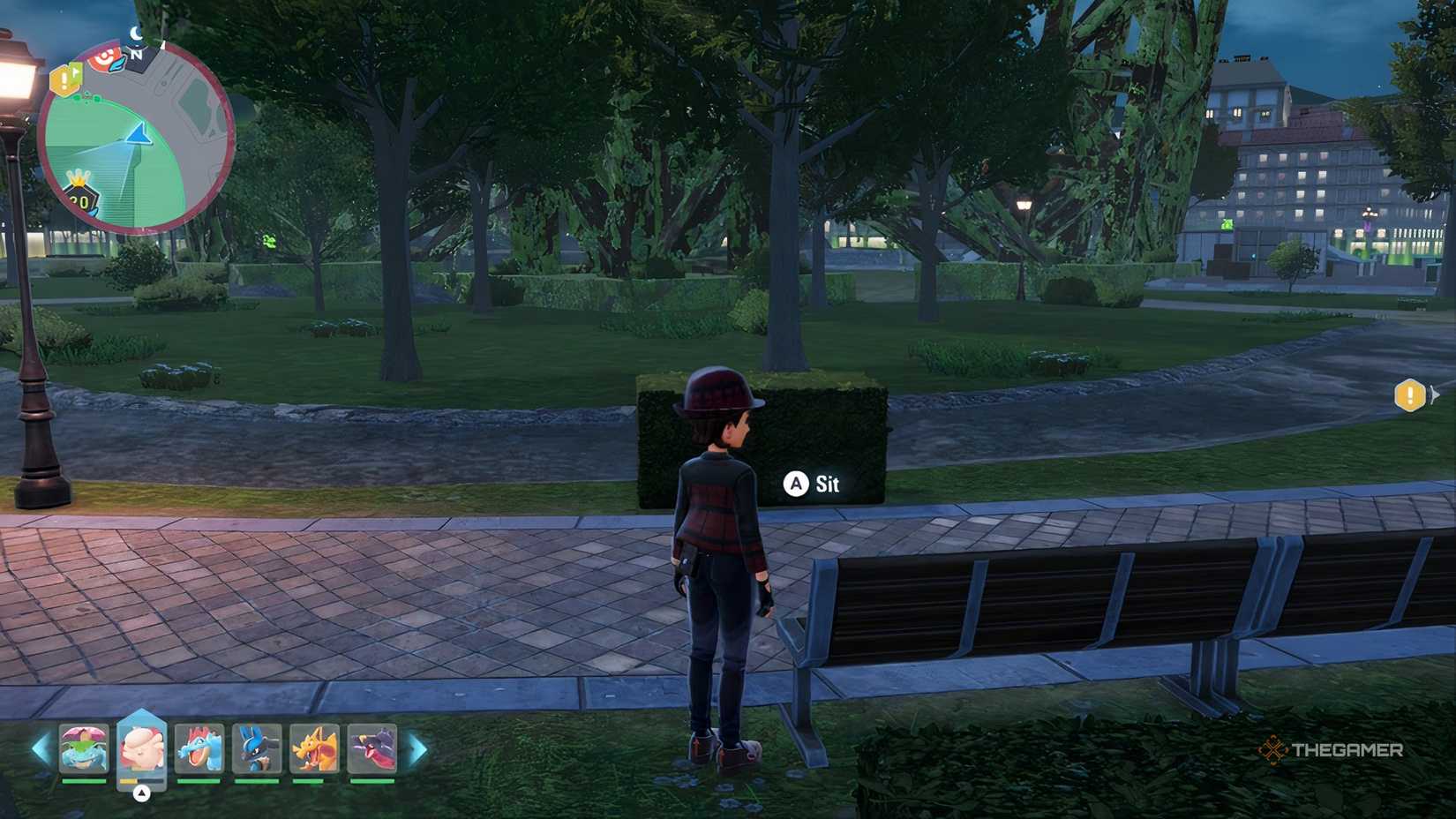
Task: Select the red Pokémon Center icon on minimap
Action: point(104,58)
